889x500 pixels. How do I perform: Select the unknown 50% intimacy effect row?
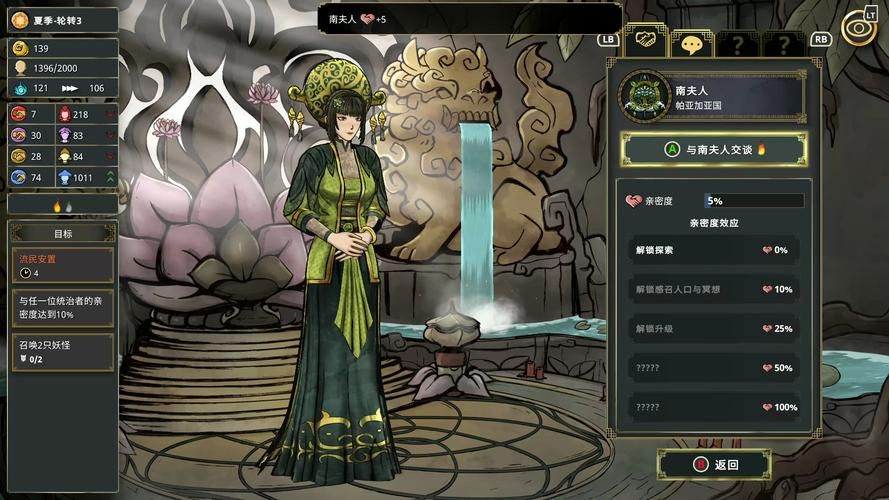coord(714,368)
